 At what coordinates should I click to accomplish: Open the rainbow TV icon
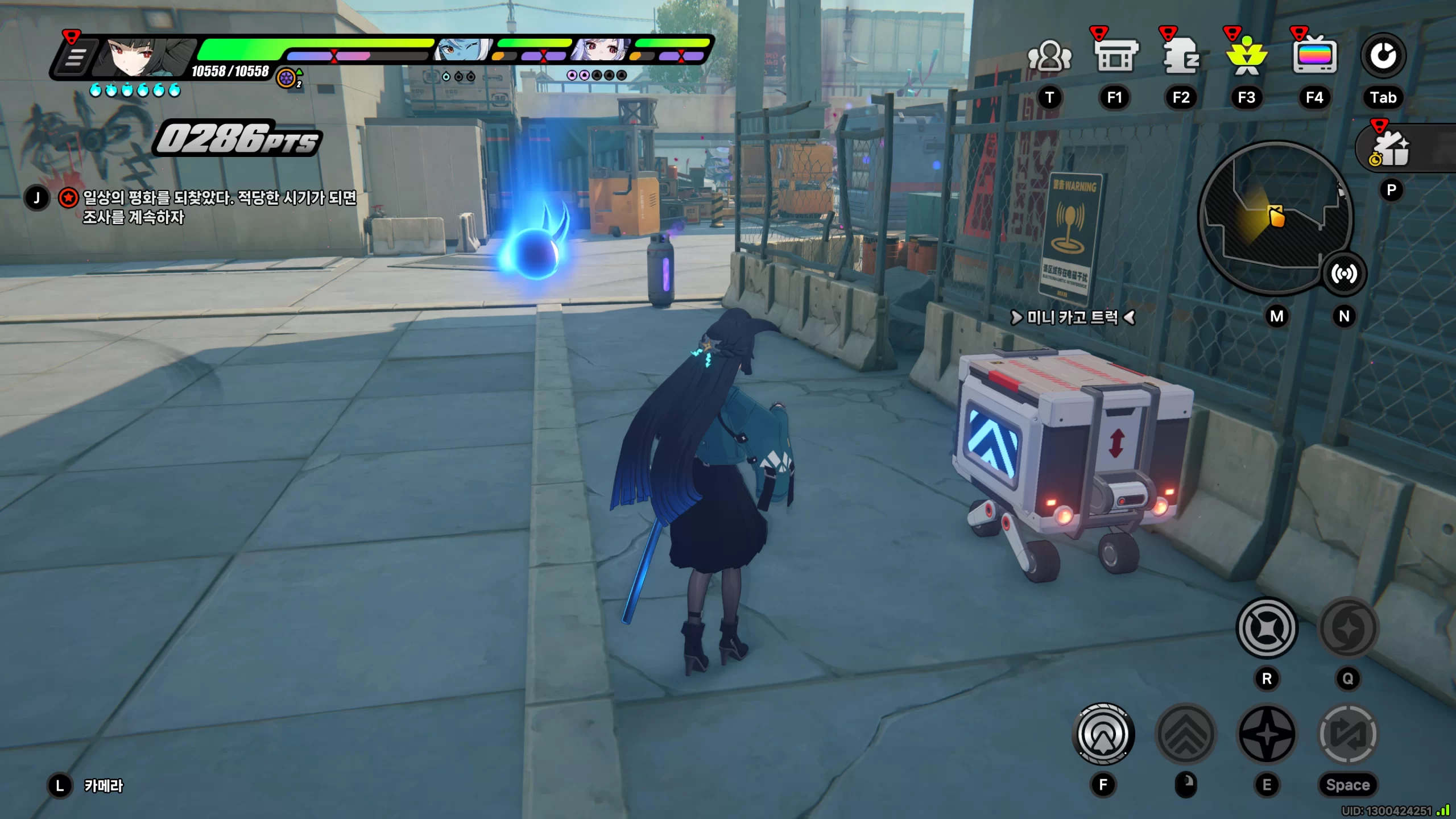point(1314,57)
